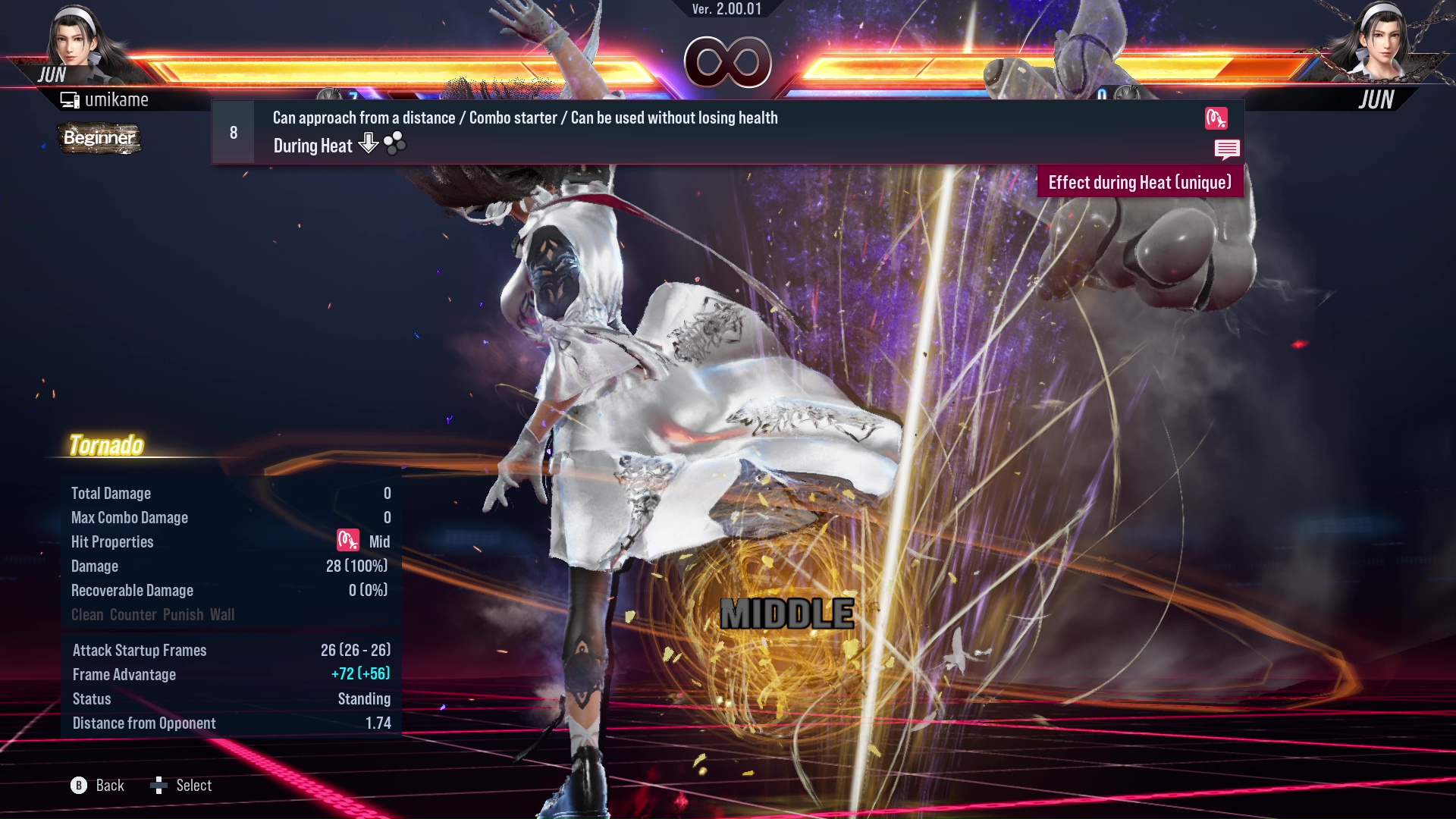Click the down-arrow input notation icon
This screenshot has height=819, width=1456.
pos(369,143)
